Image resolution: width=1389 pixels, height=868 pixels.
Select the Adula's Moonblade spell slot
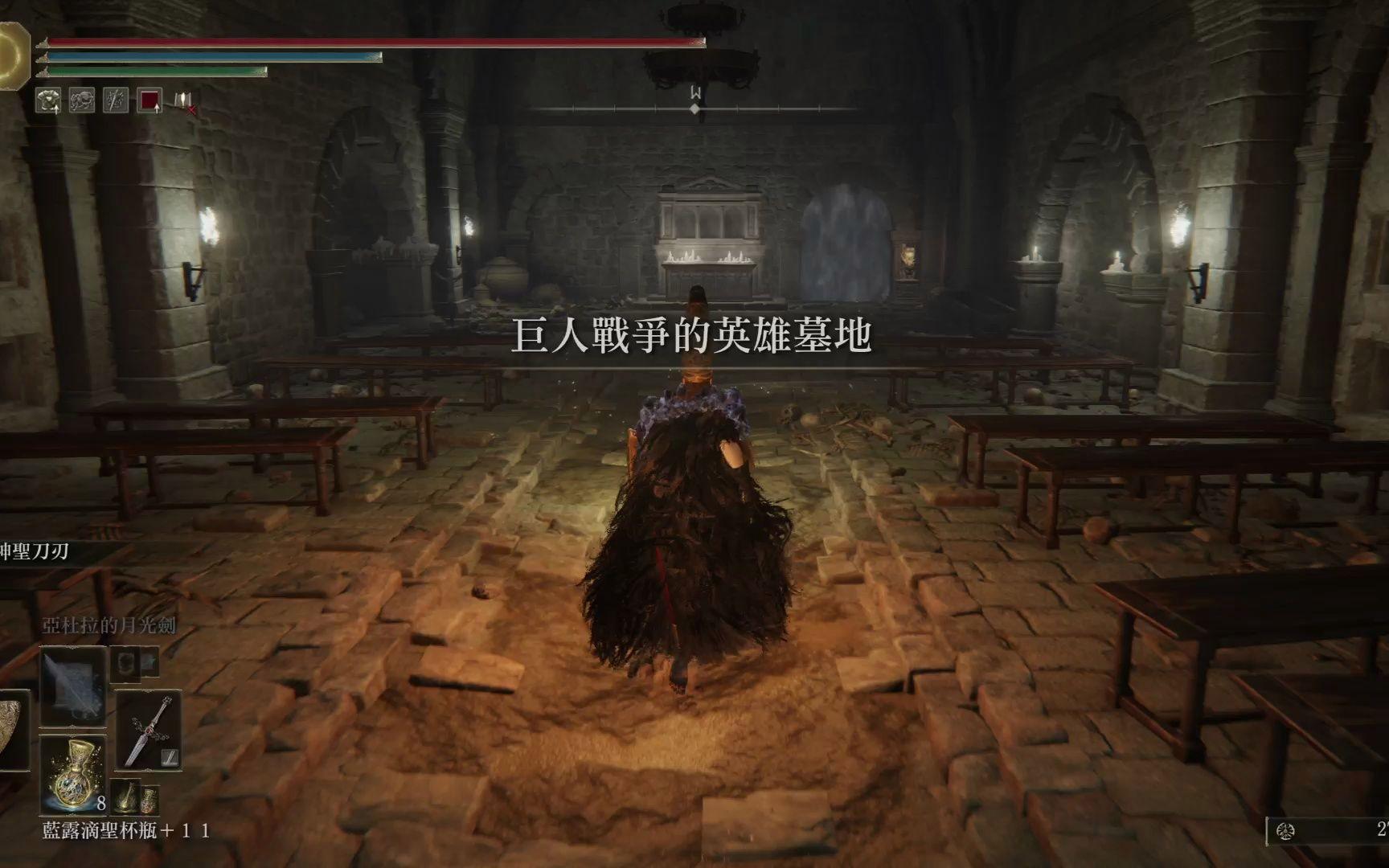[73, 686]
